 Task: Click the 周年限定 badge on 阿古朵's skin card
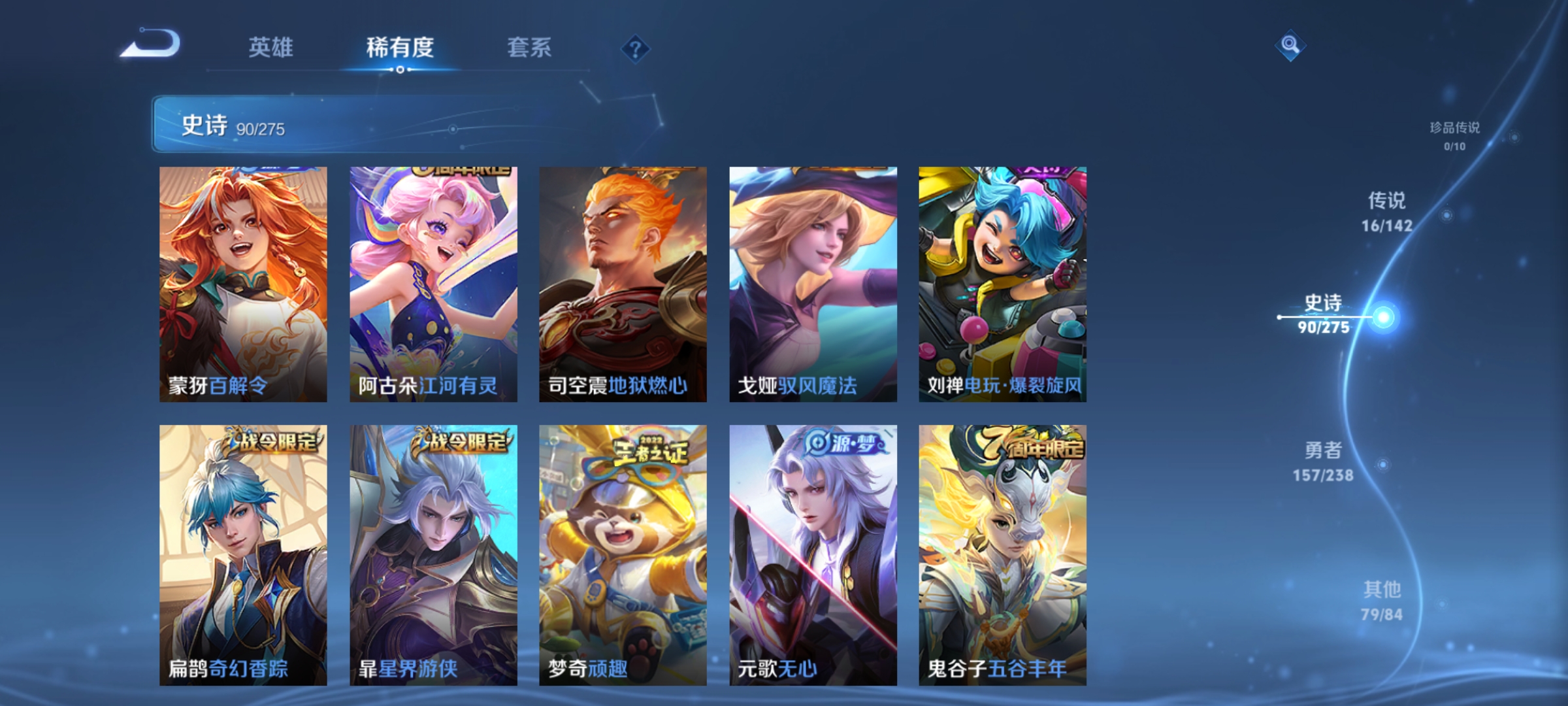(x=458, y=172)
